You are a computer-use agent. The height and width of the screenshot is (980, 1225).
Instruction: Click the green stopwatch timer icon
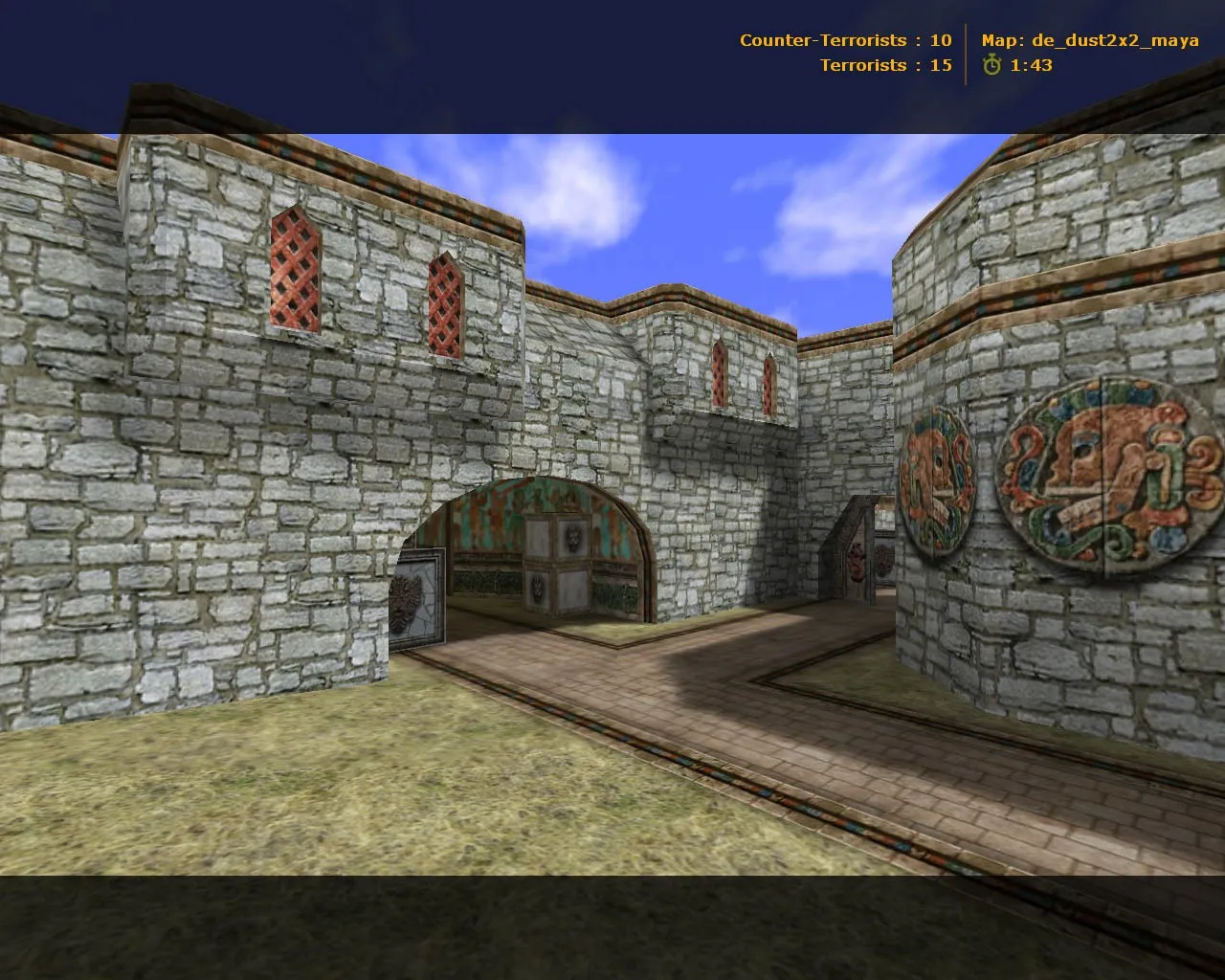[x=992, y=66]
